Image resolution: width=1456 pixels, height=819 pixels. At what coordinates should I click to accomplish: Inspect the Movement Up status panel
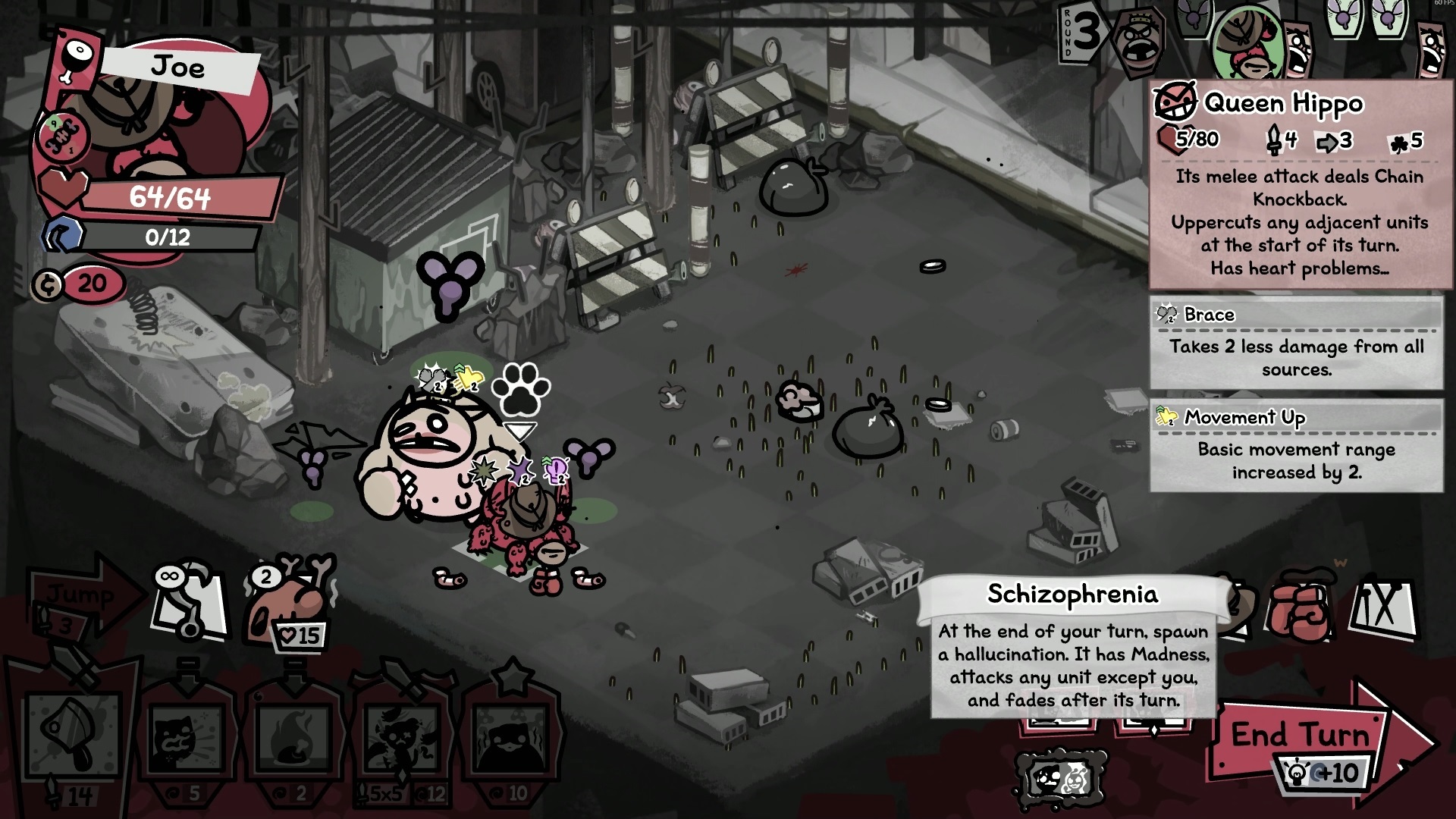1296,447
